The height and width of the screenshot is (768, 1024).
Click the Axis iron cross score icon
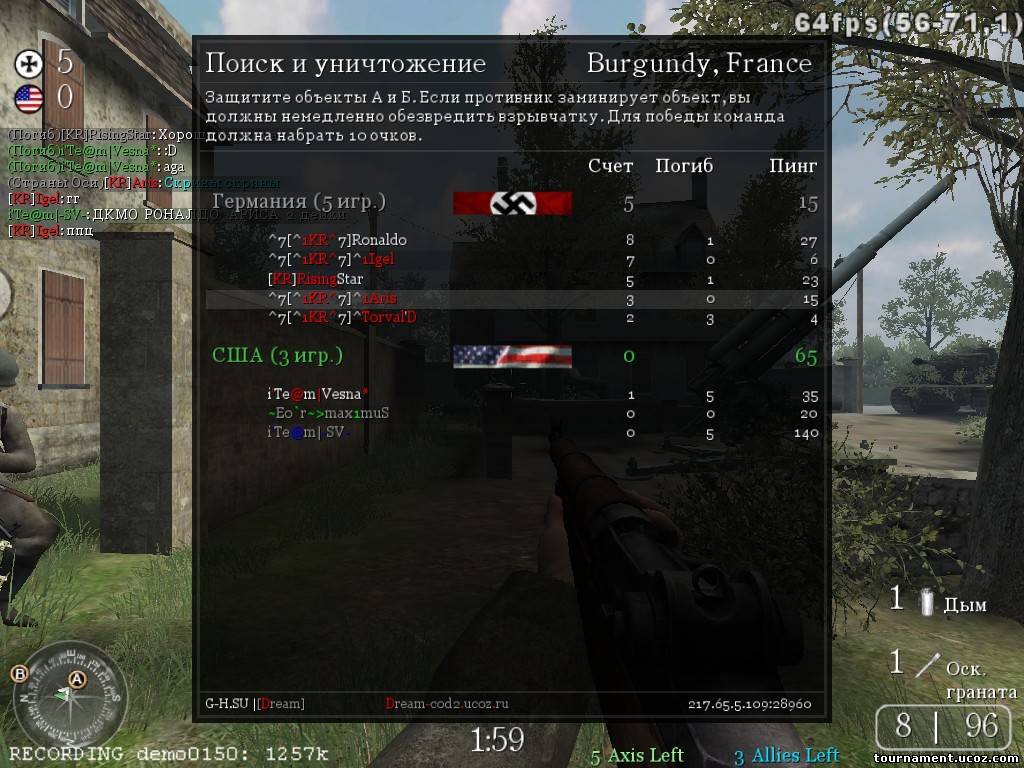(x=29, y=64)
